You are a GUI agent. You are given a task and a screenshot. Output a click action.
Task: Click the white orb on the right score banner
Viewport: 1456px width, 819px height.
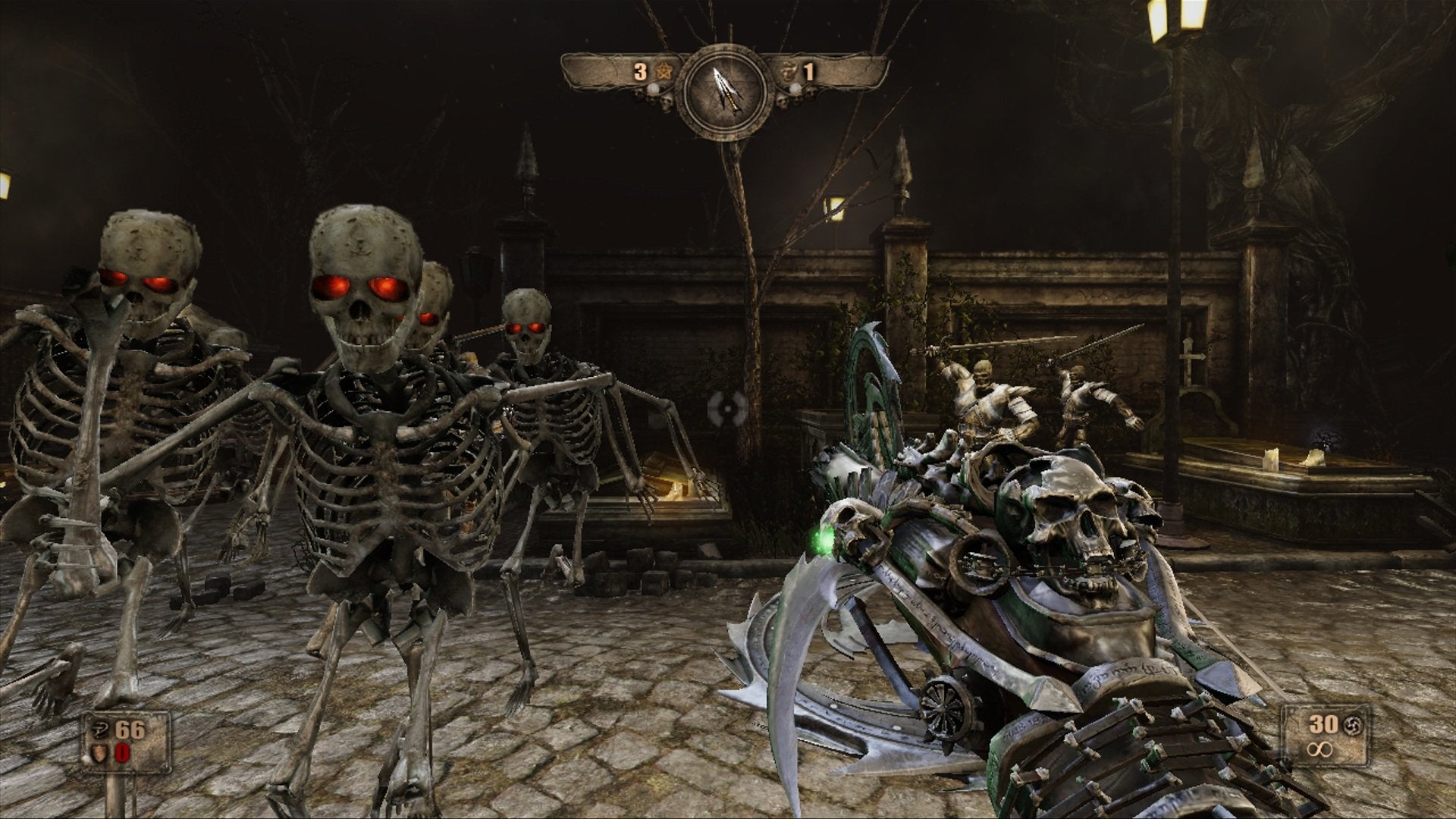click(795, 89)
